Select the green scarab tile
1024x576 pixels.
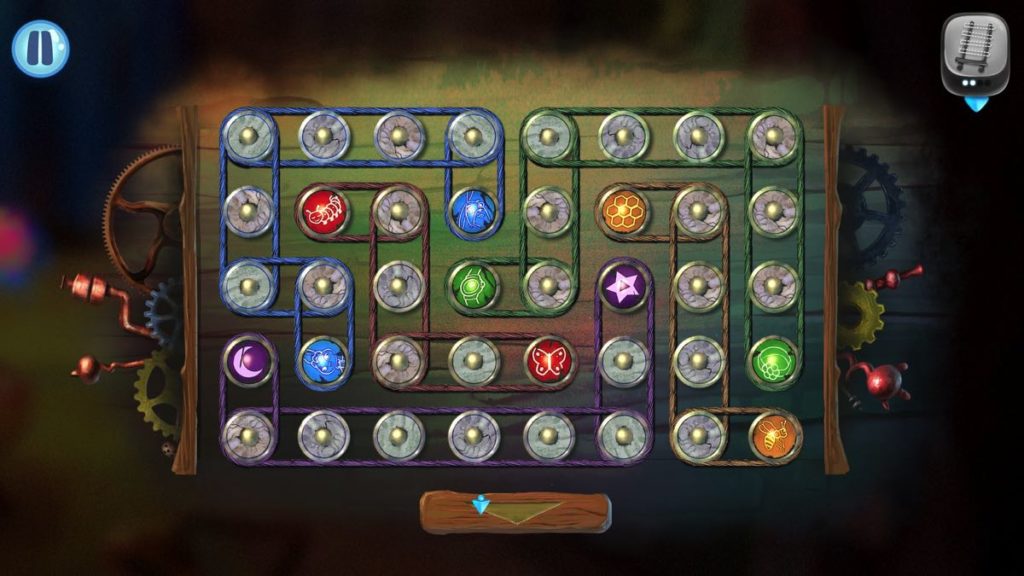[x=473, y=285]
